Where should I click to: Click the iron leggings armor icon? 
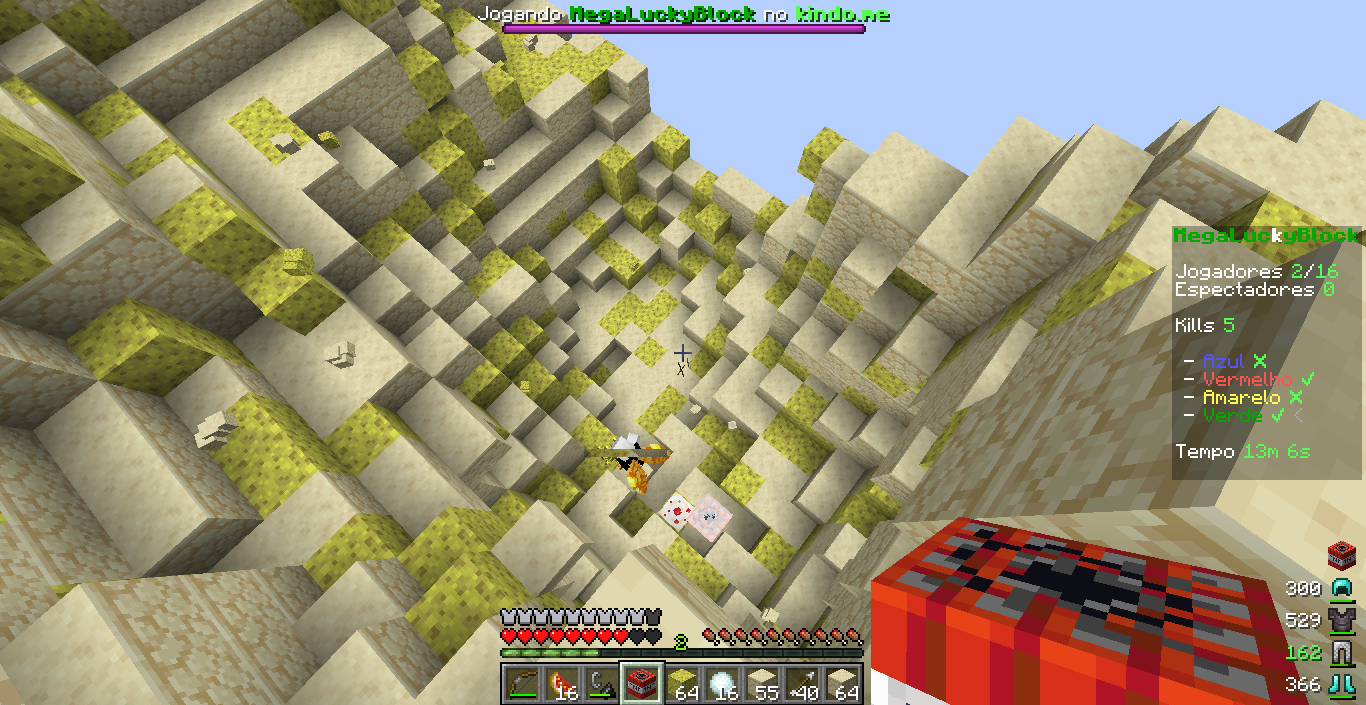1340,652
